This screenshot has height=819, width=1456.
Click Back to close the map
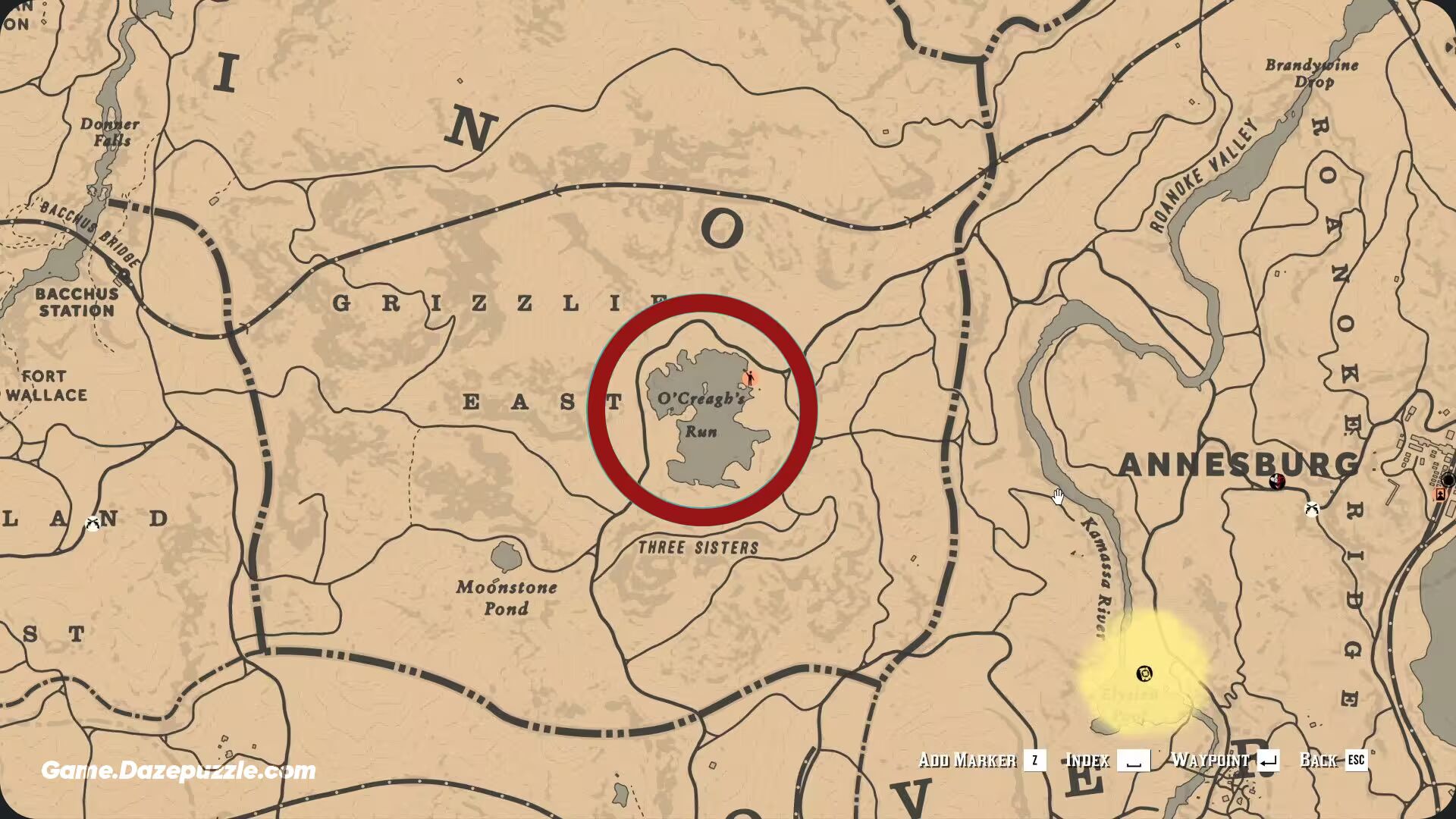point(1320,759)
